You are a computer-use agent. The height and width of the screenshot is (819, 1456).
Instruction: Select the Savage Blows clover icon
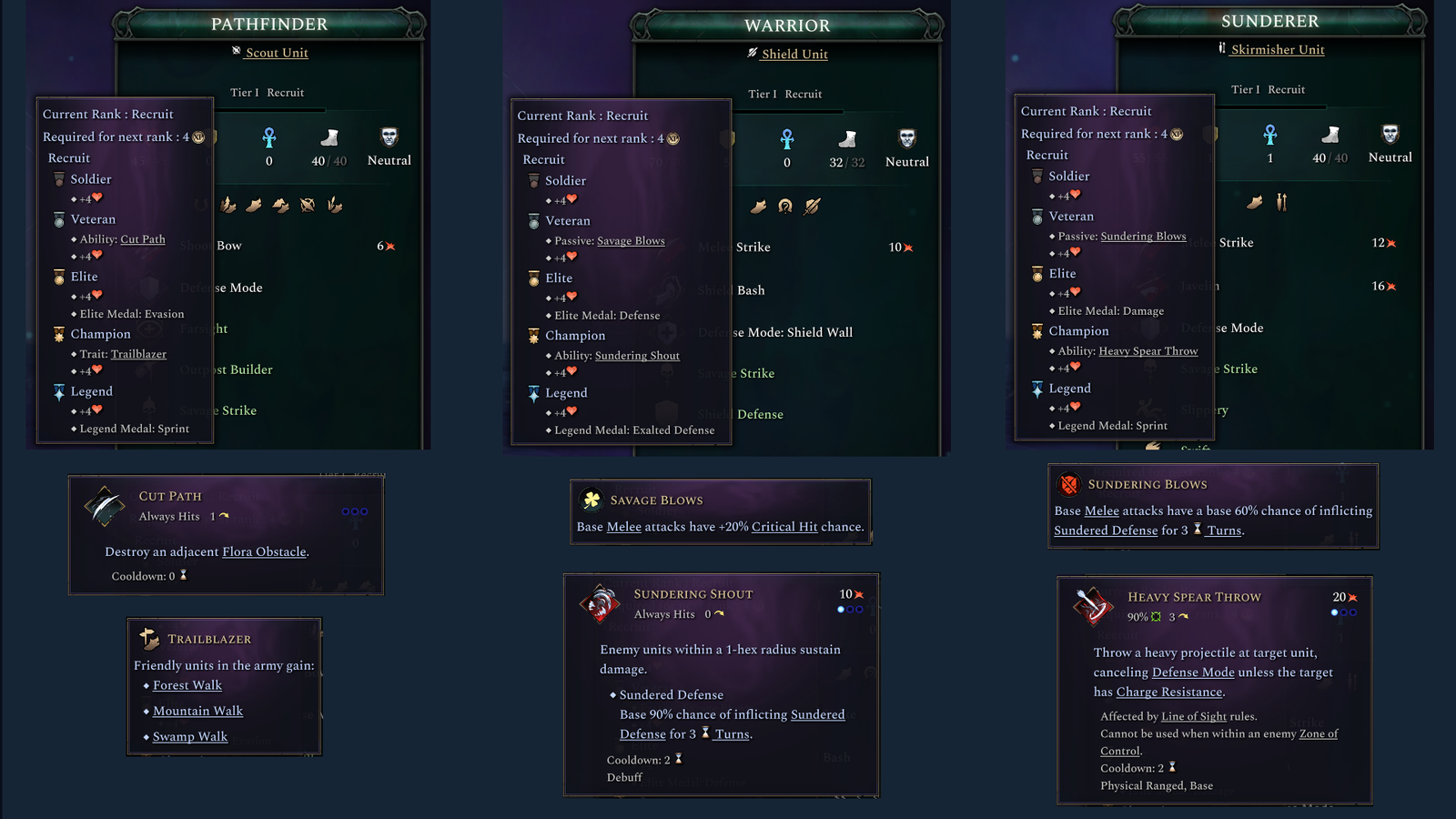590,500
